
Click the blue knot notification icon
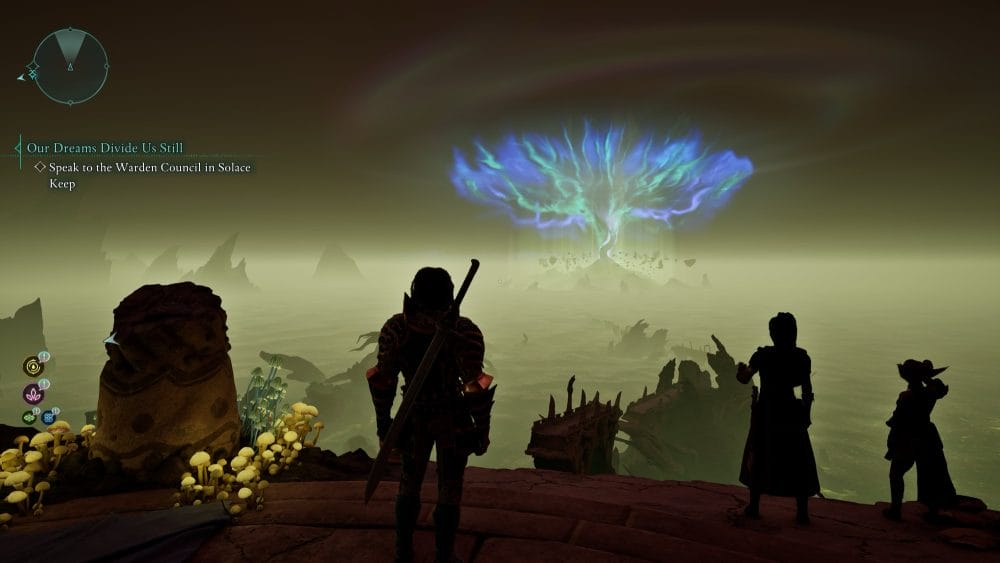pyautogui.click(x=47, y=417)
